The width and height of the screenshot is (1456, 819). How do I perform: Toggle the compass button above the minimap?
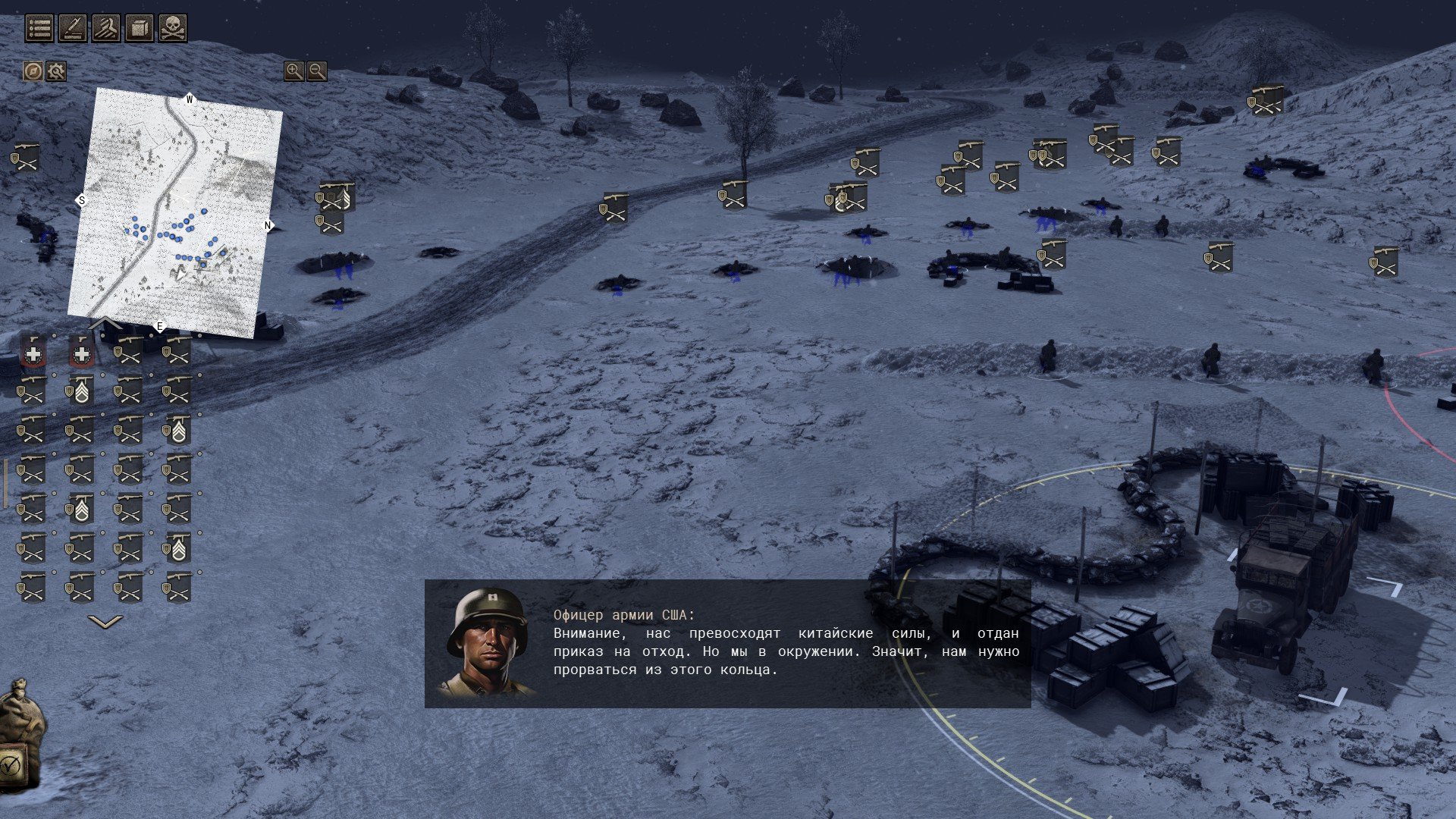click(33, 71)
